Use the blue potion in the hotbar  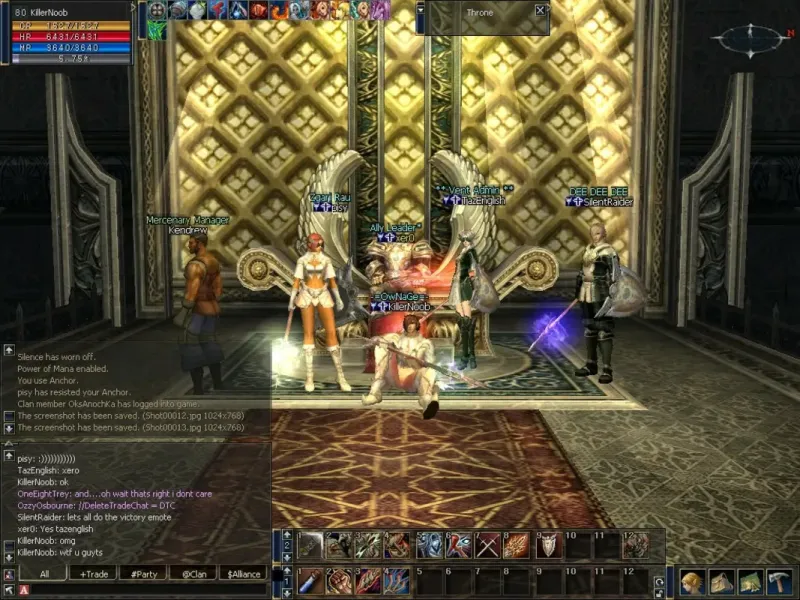point(309,582)
